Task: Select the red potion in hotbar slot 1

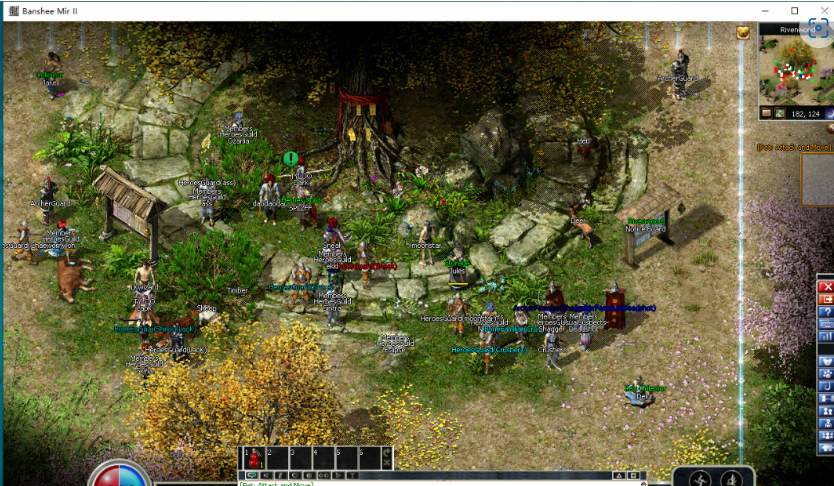Action: pos(254,458)
